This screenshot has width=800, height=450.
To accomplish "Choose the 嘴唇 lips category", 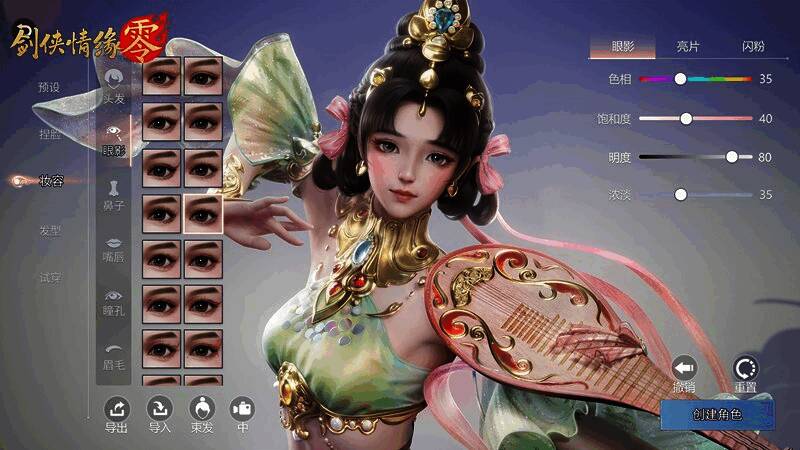I will point(114,249).
